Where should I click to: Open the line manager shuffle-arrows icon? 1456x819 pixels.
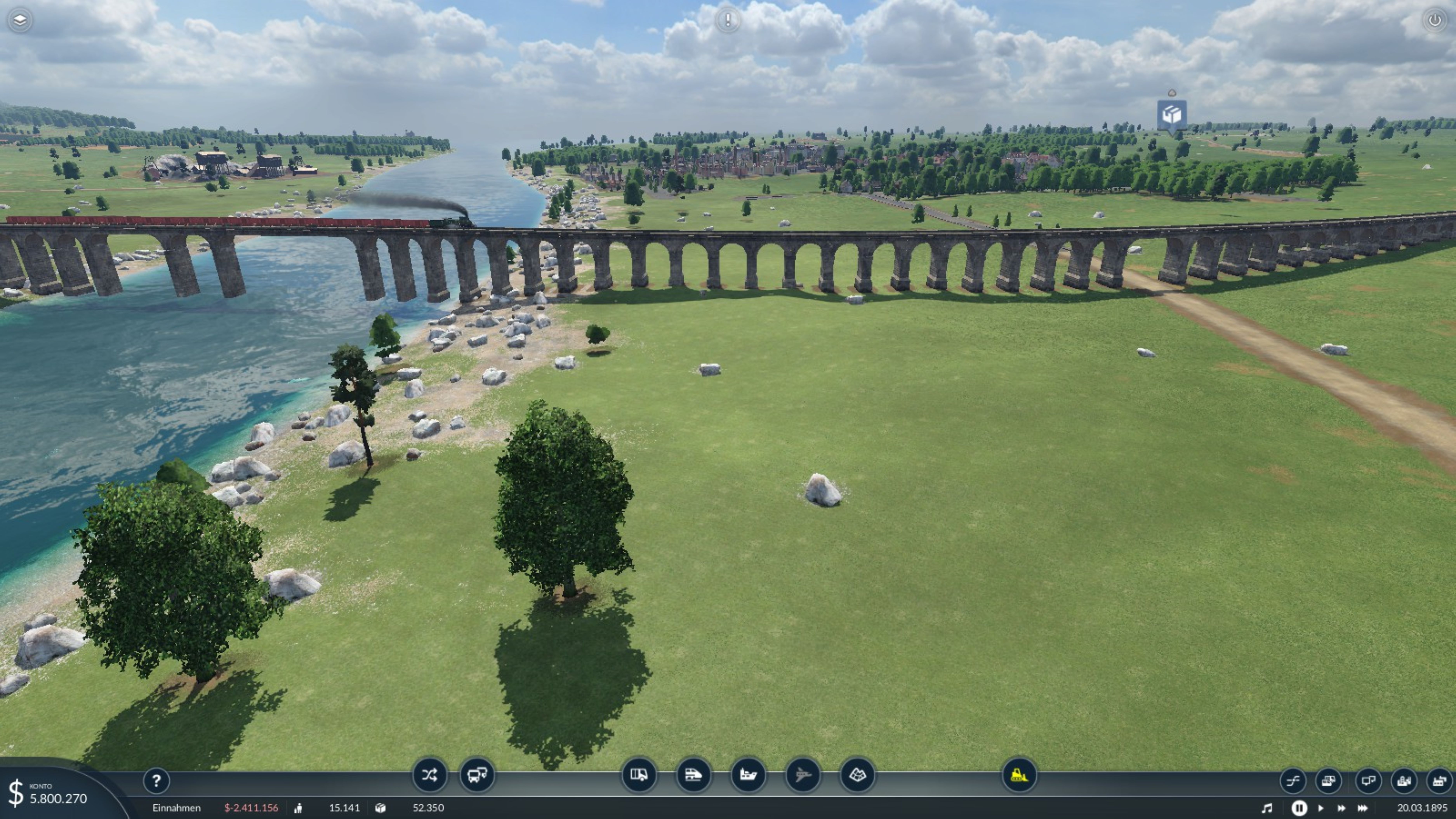coord(429,775)
